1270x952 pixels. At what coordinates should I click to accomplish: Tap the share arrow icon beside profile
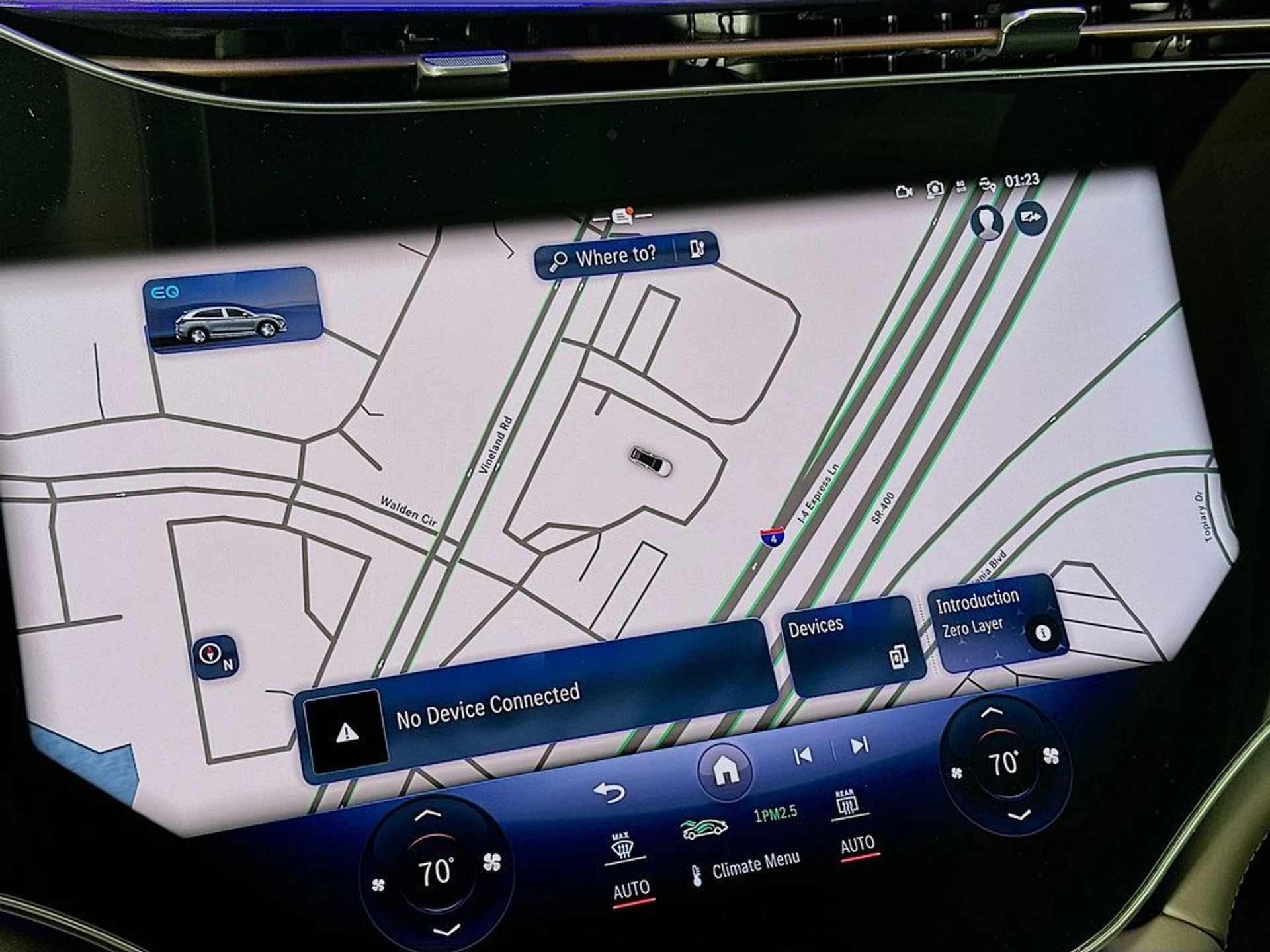[x=1031, y=218]
